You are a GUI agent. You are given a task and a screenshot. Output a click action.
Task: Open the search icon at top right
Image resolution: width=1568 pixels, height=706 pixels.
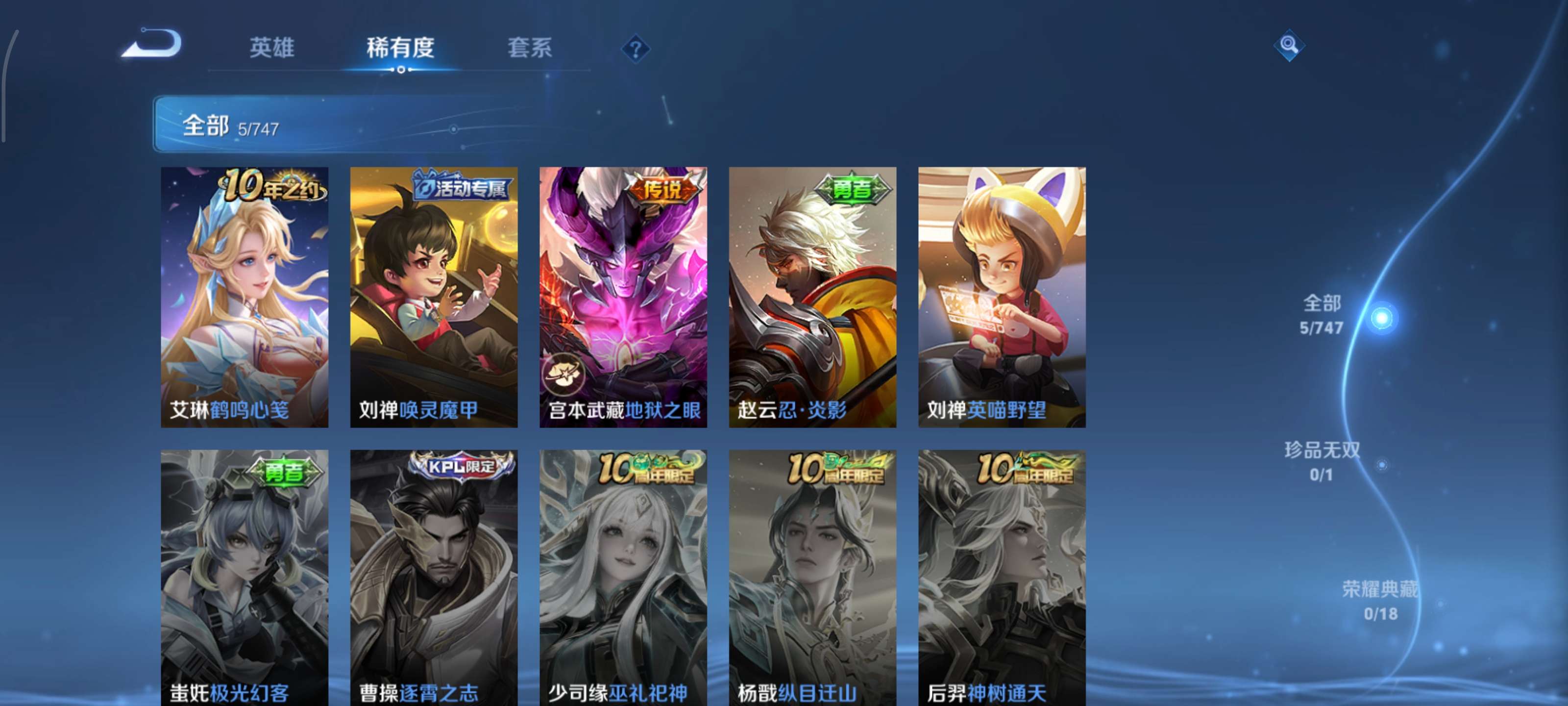(1291, 46)
